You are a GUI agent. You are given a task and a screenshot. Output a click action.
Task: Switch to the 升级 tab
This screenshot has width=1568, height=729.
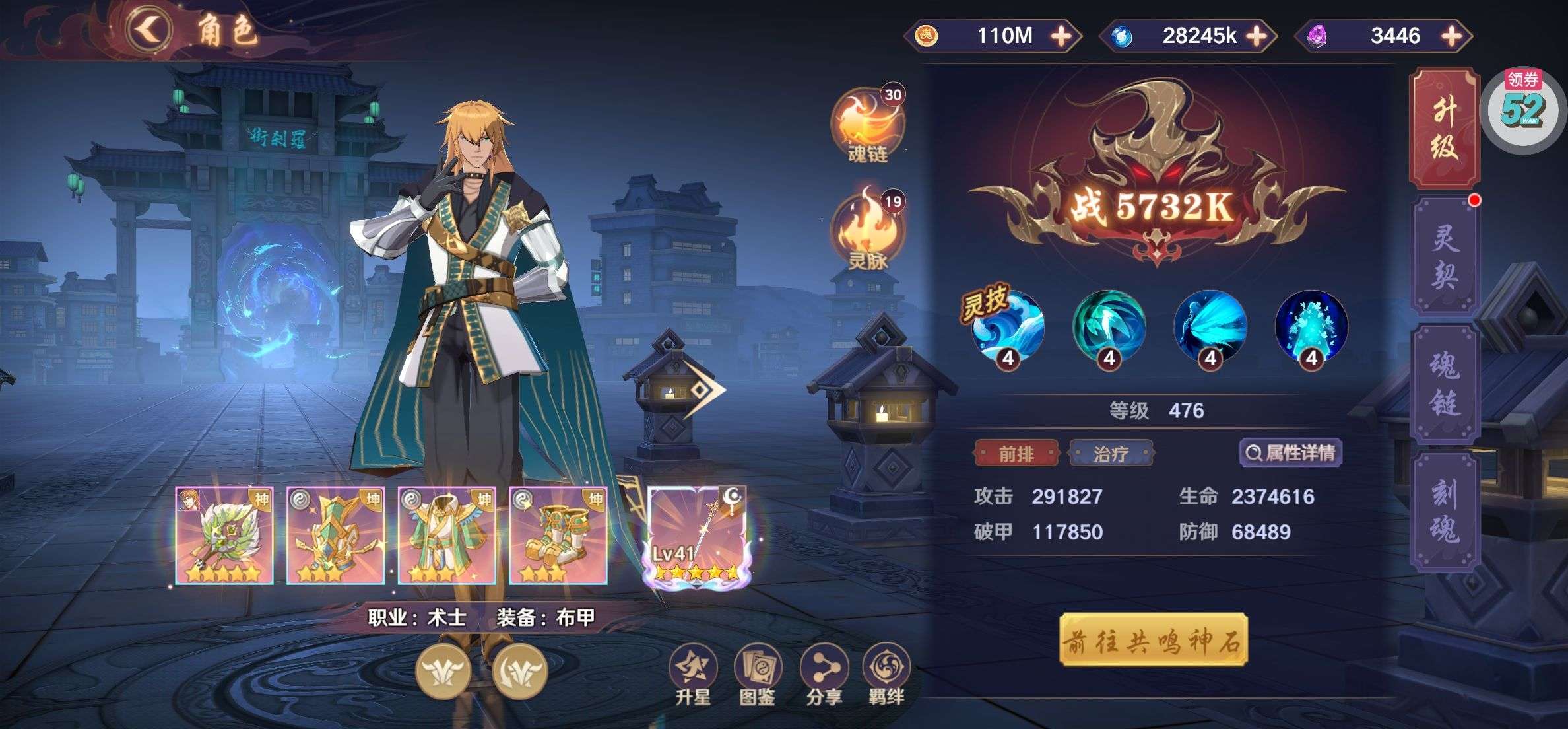(1444, 129)
